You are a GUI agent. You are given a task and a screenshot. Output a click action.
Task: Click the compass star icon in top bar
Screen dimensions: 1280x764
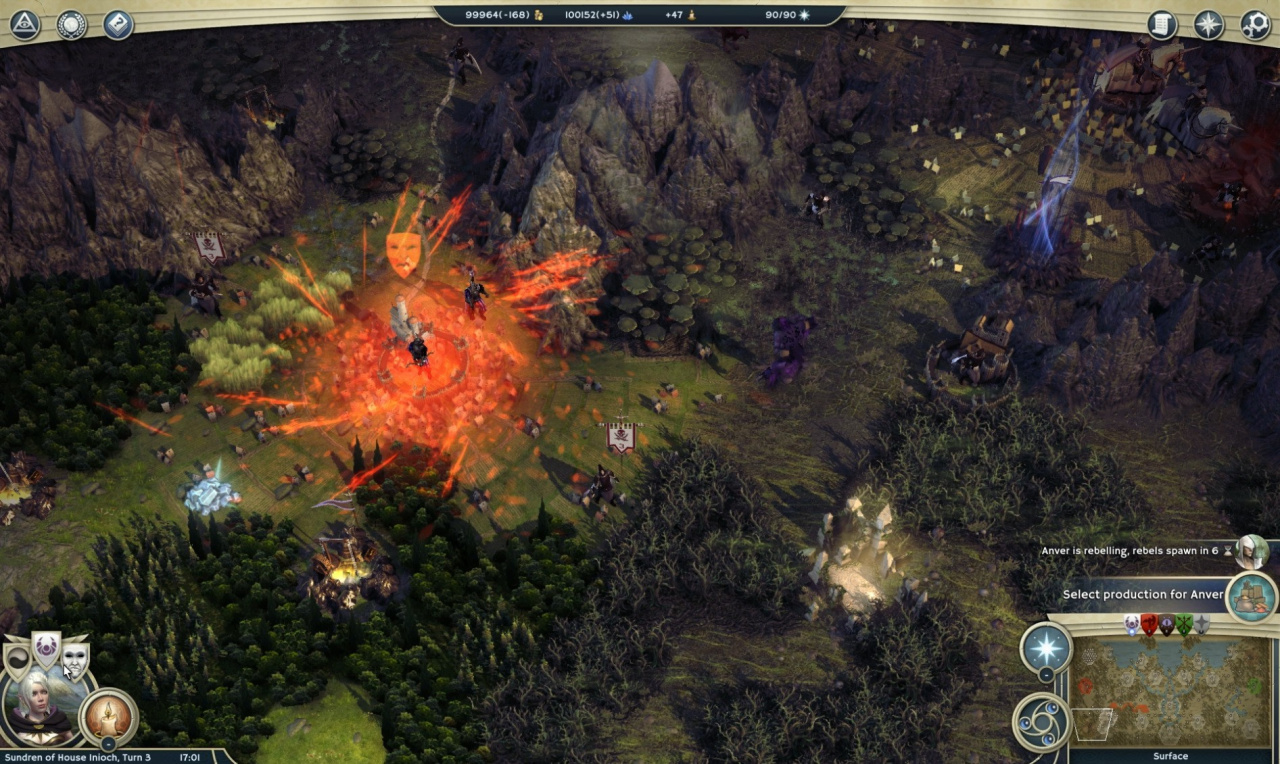(x=1209, y=24)
